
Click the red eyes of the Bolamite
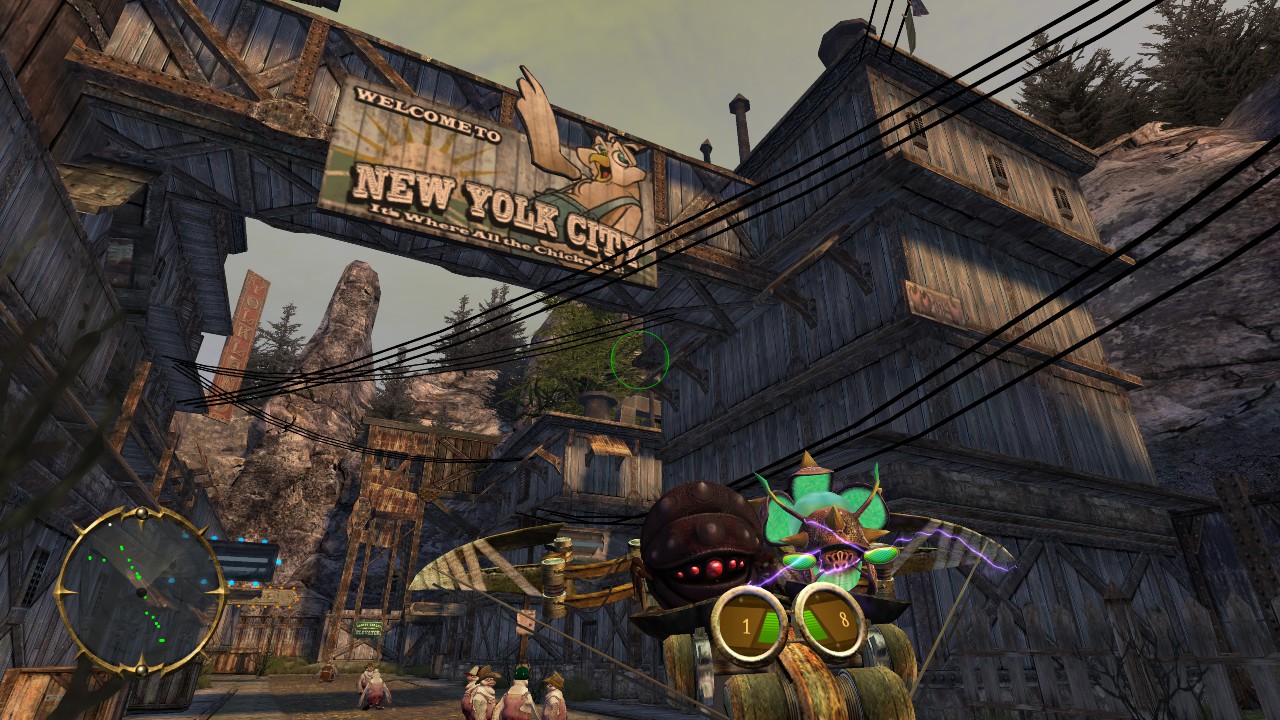pos(713,566)
